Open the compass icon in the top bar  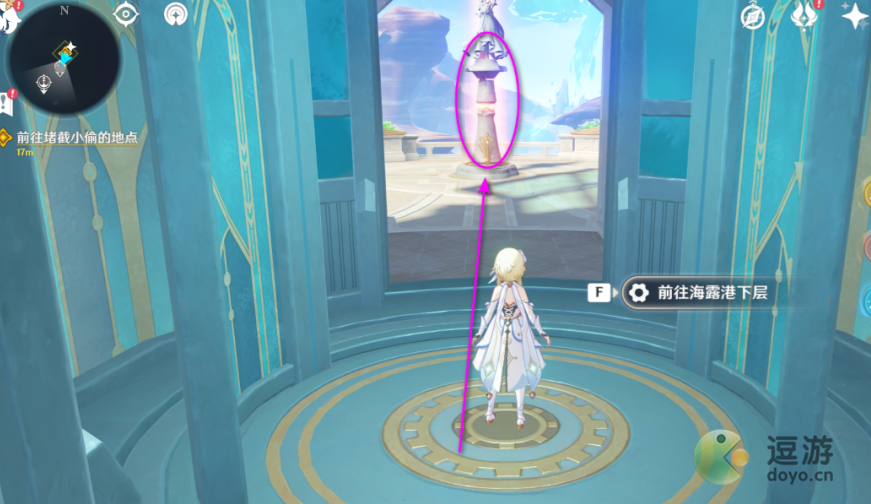click(753, 15)
